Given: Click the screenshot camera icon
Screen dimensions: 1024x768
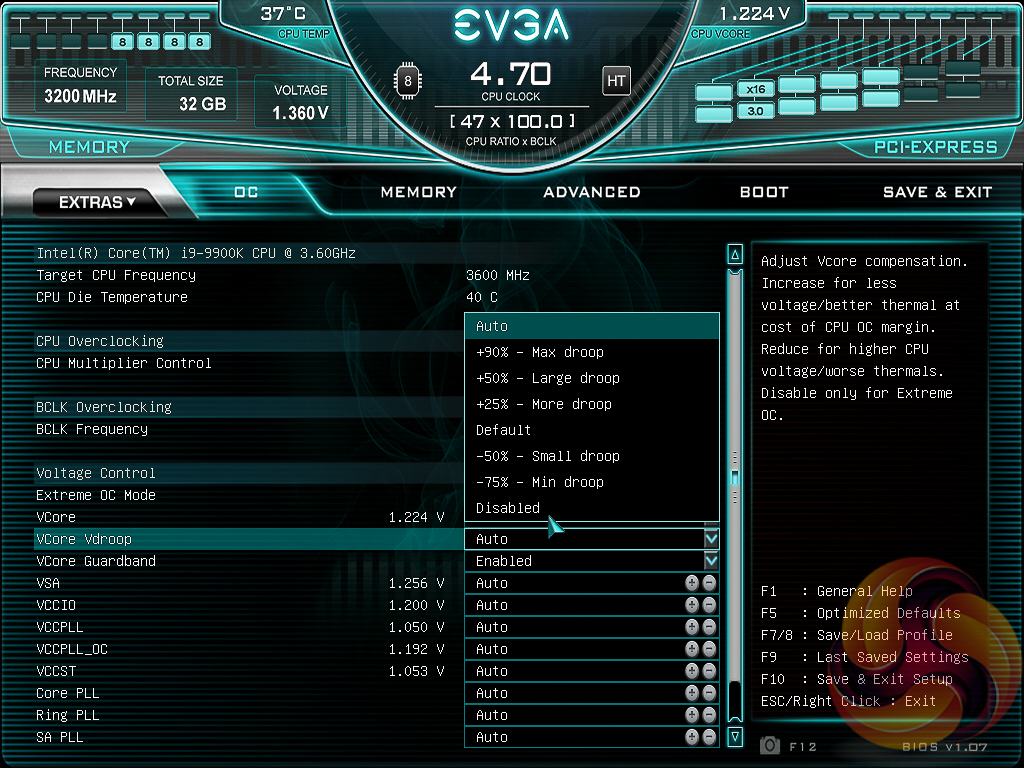Looking at the screenshot, I should (770, 745).
